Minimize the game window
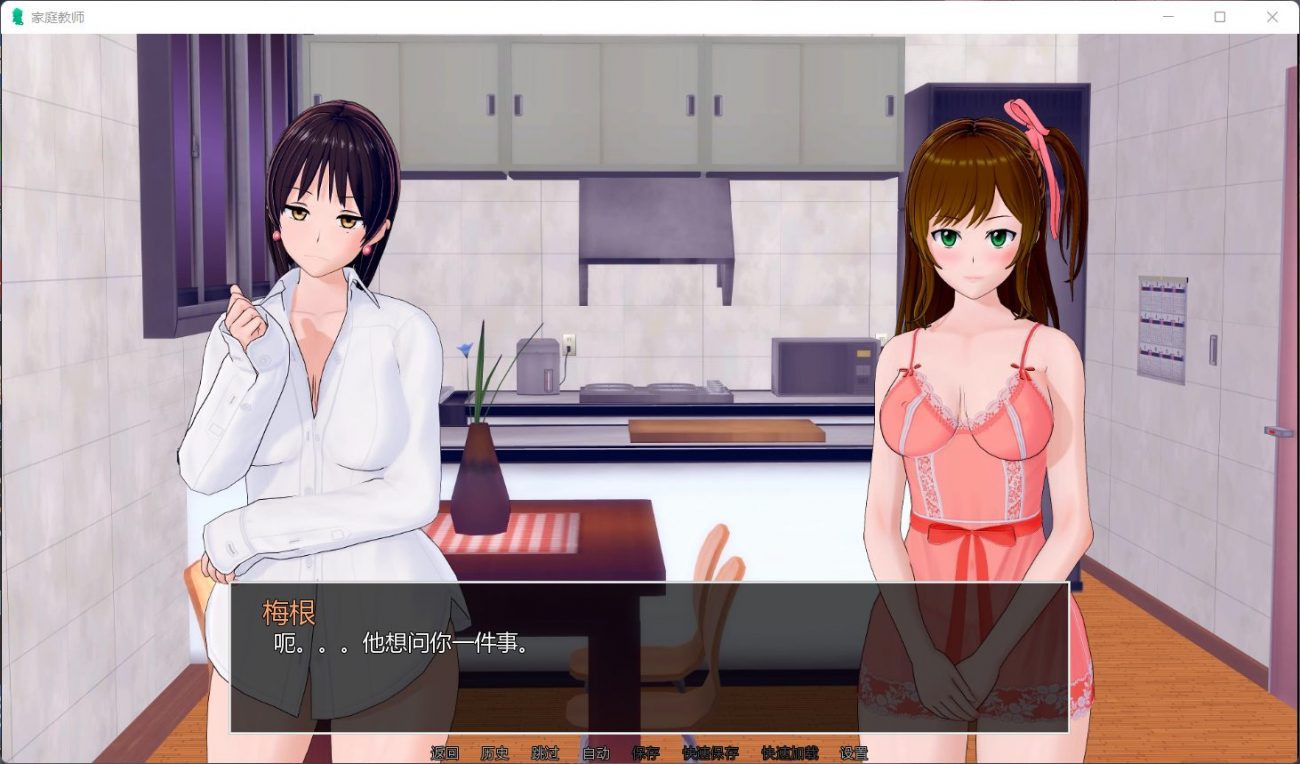This screenshot has width=1300, height=764. (1168, 17)
